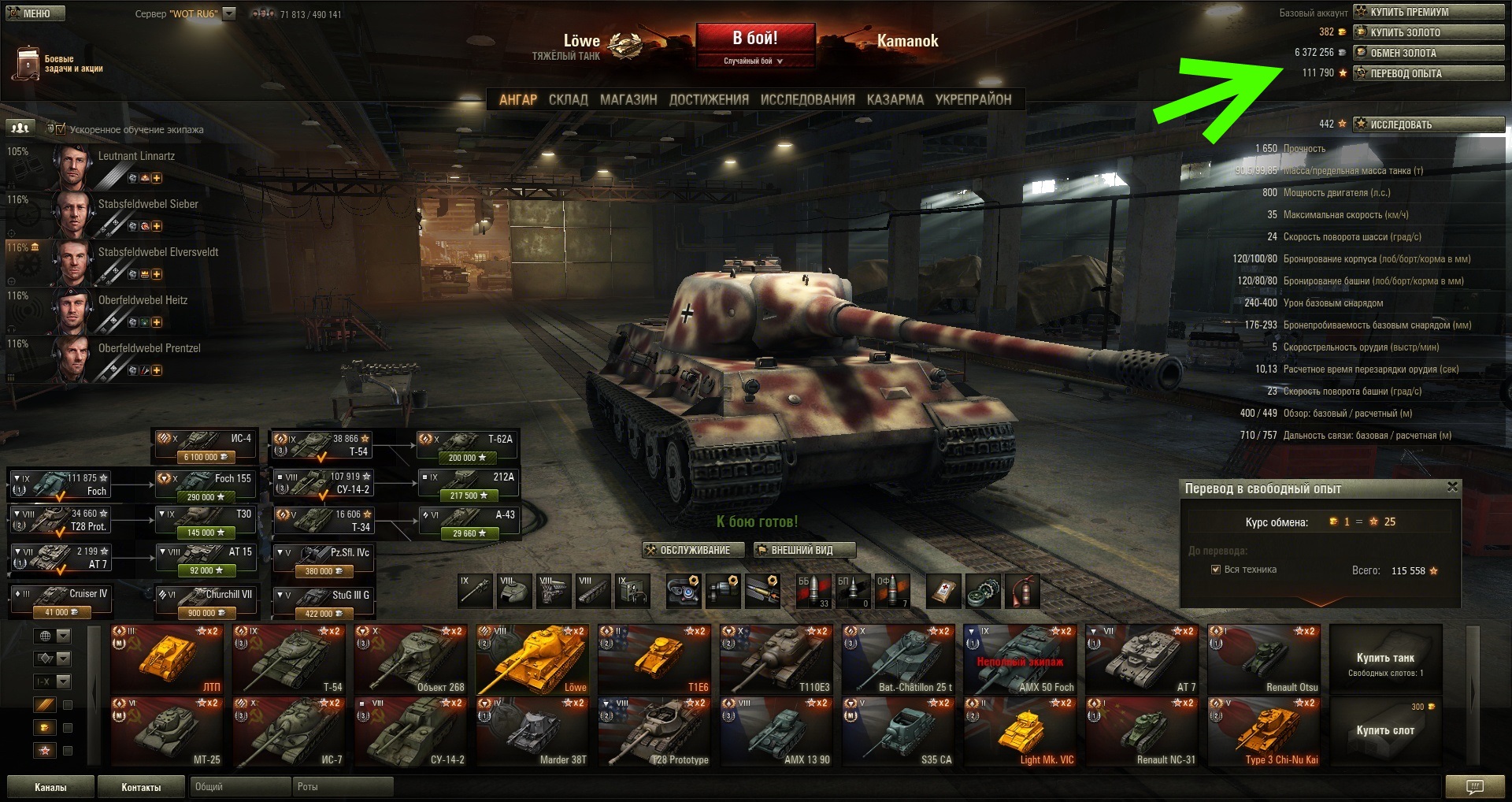The width and height of the screenshot is (1512, 802).
Task: Open ВНЕШНИЙ ВИД customization
Action: tap(803, 550)
